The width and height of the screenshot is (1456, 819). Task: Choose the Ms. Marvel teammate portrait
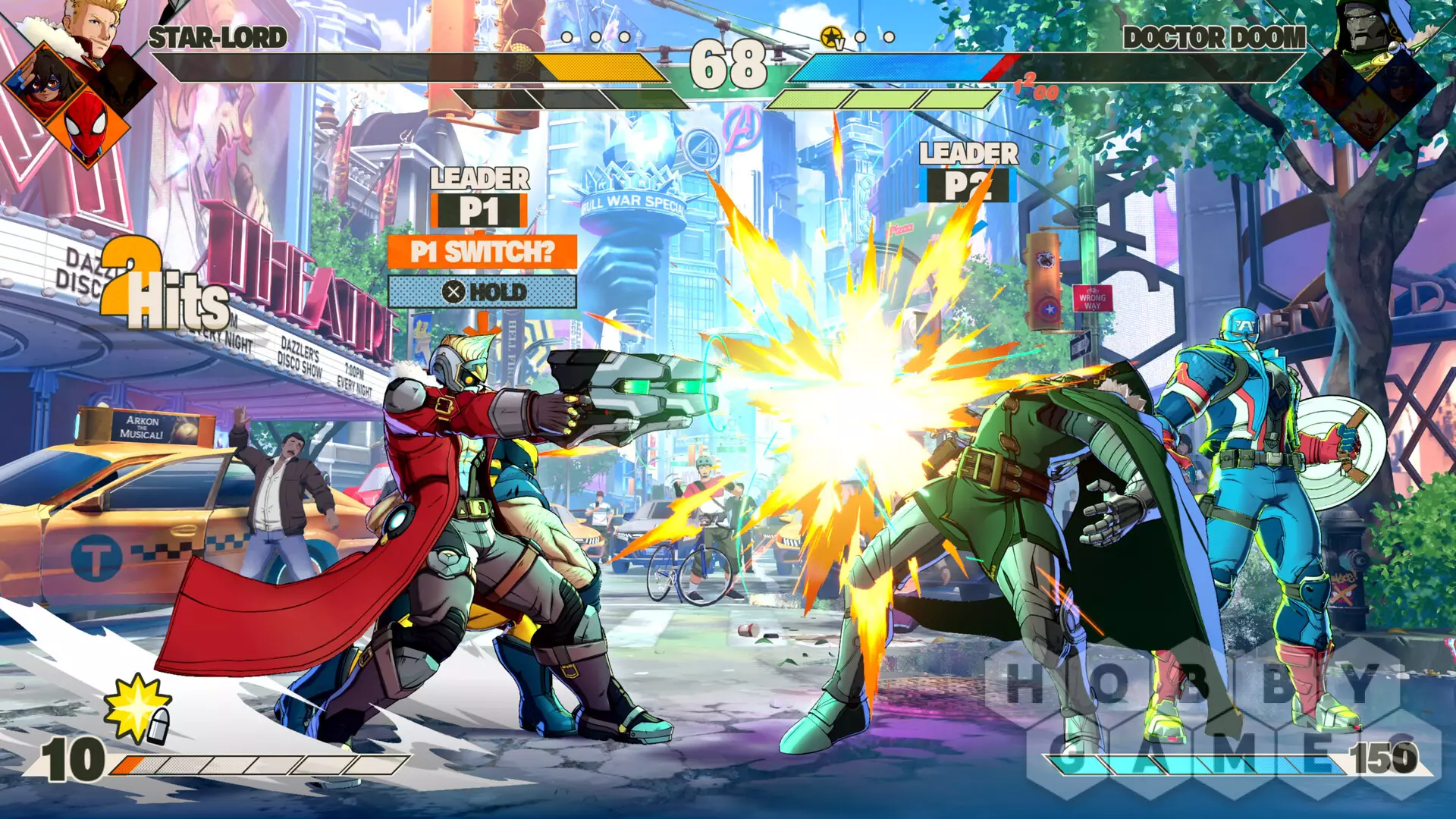tap(44, 82)
